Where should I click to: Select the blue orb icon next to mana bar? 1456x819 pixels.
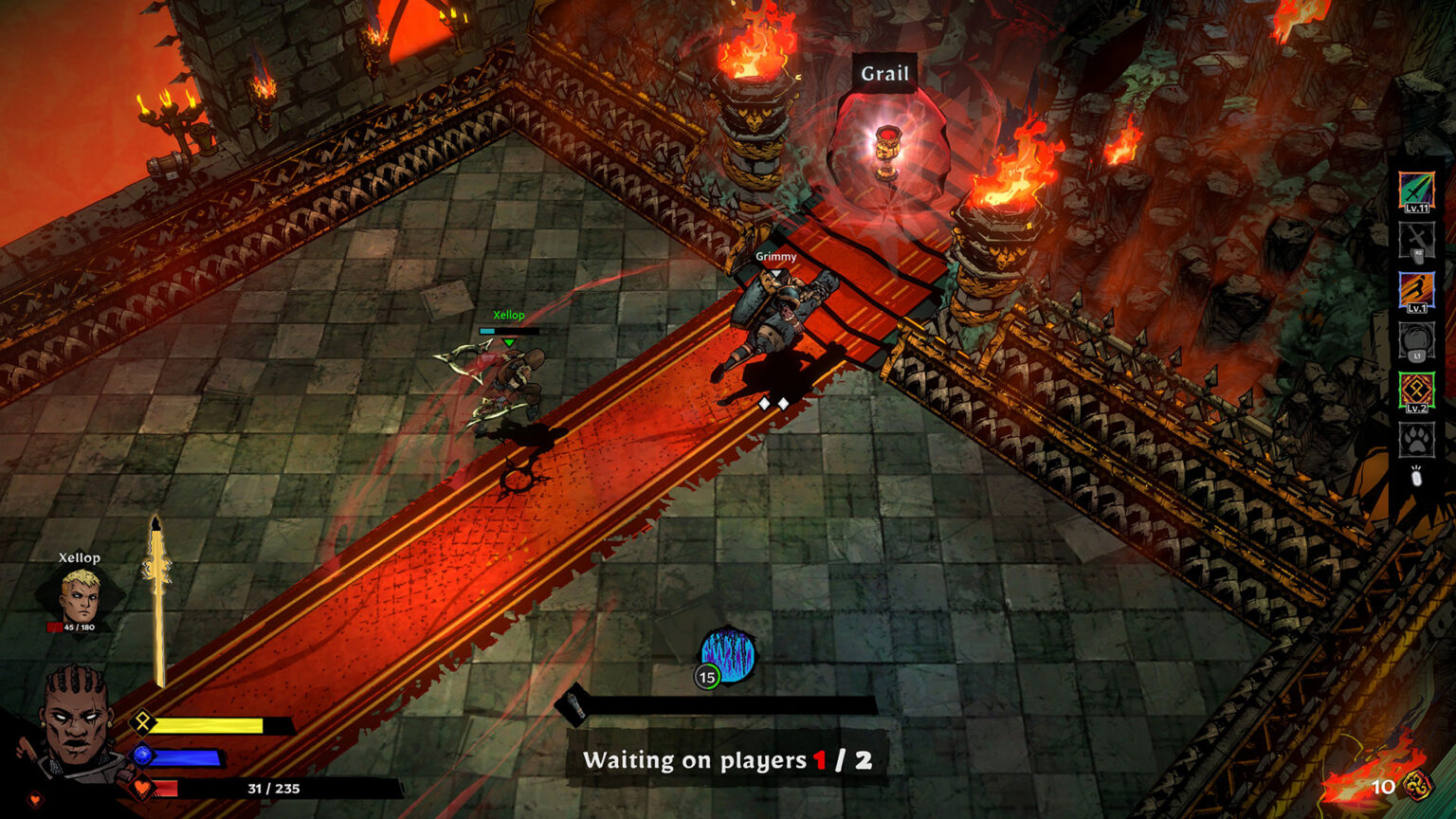[x=142, y=756]
